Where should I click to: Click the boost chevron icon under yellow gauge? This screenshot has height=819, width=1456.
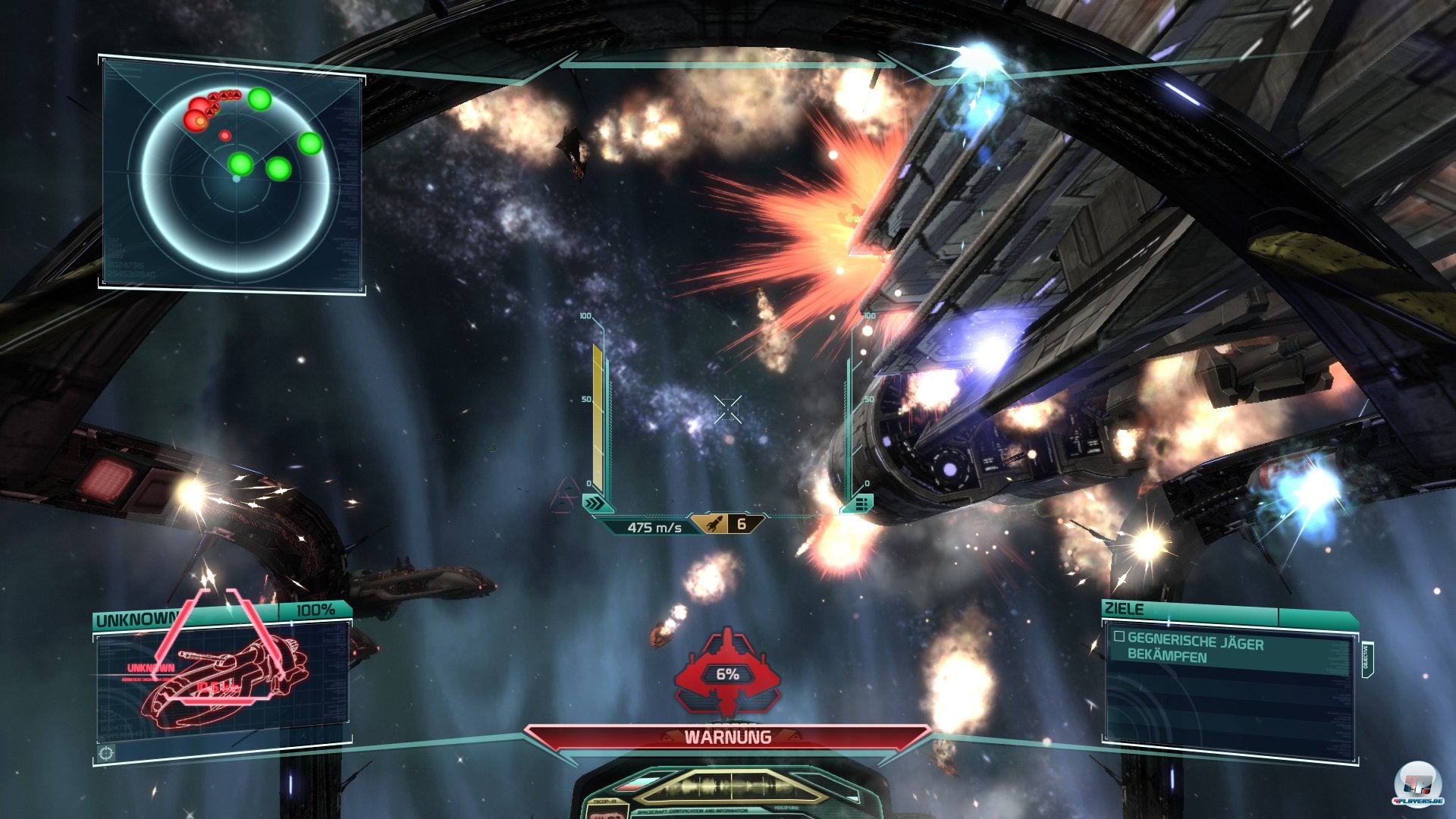[x=595, y=503]
